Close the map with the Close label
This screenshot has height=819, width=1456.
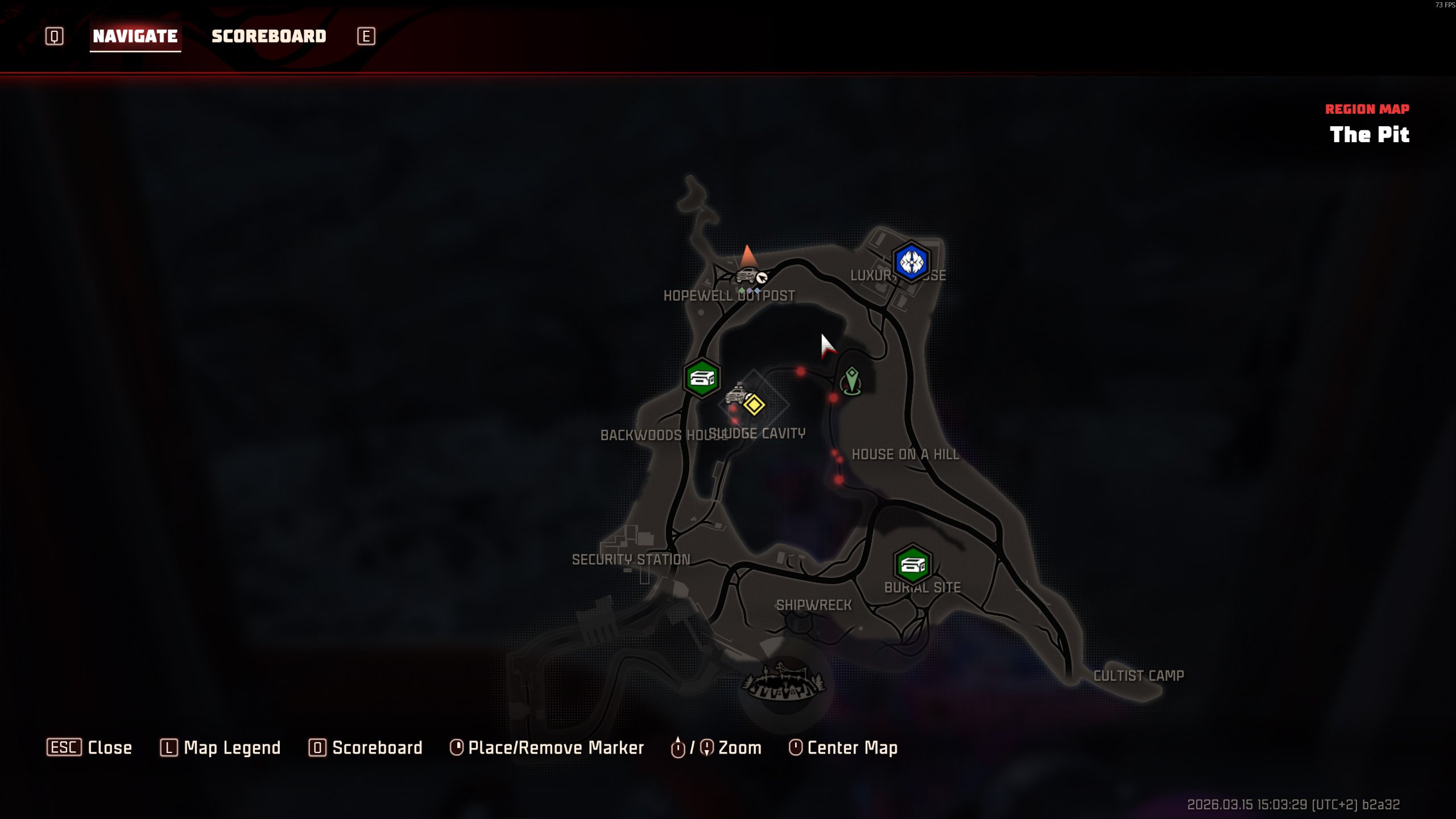click(x=109, y=747)
